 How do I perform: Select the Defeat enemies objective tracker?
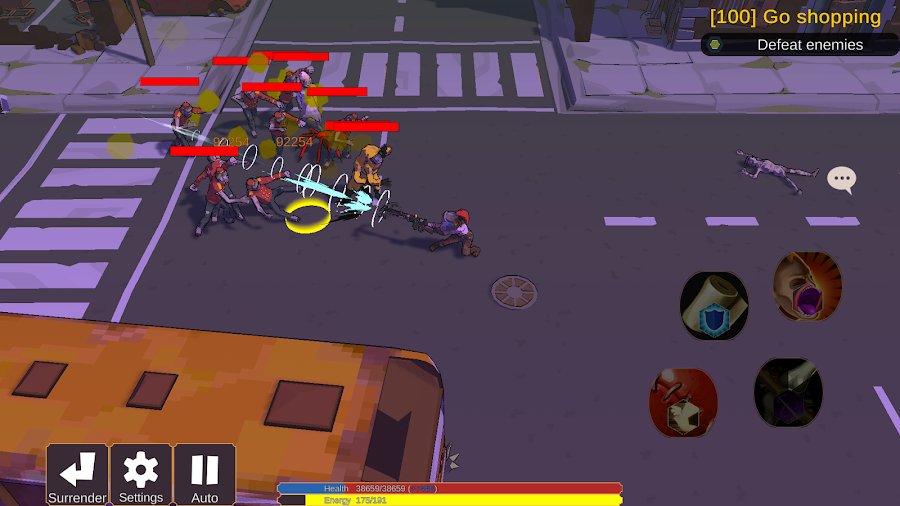tap(800, 44)
